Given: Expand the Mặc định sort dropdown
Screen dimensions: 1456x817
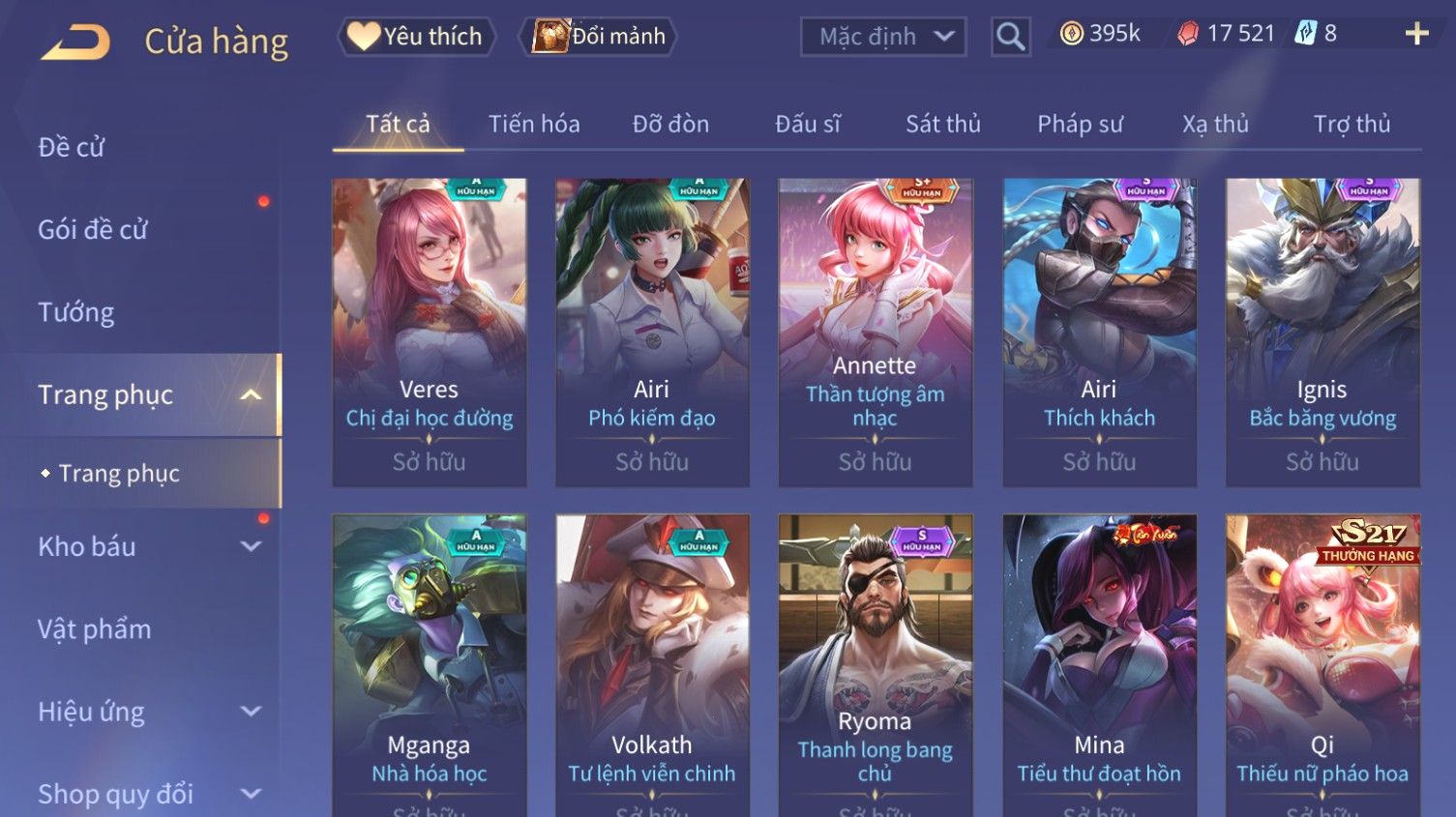Looking at the screenshot, I should [883, 37].
